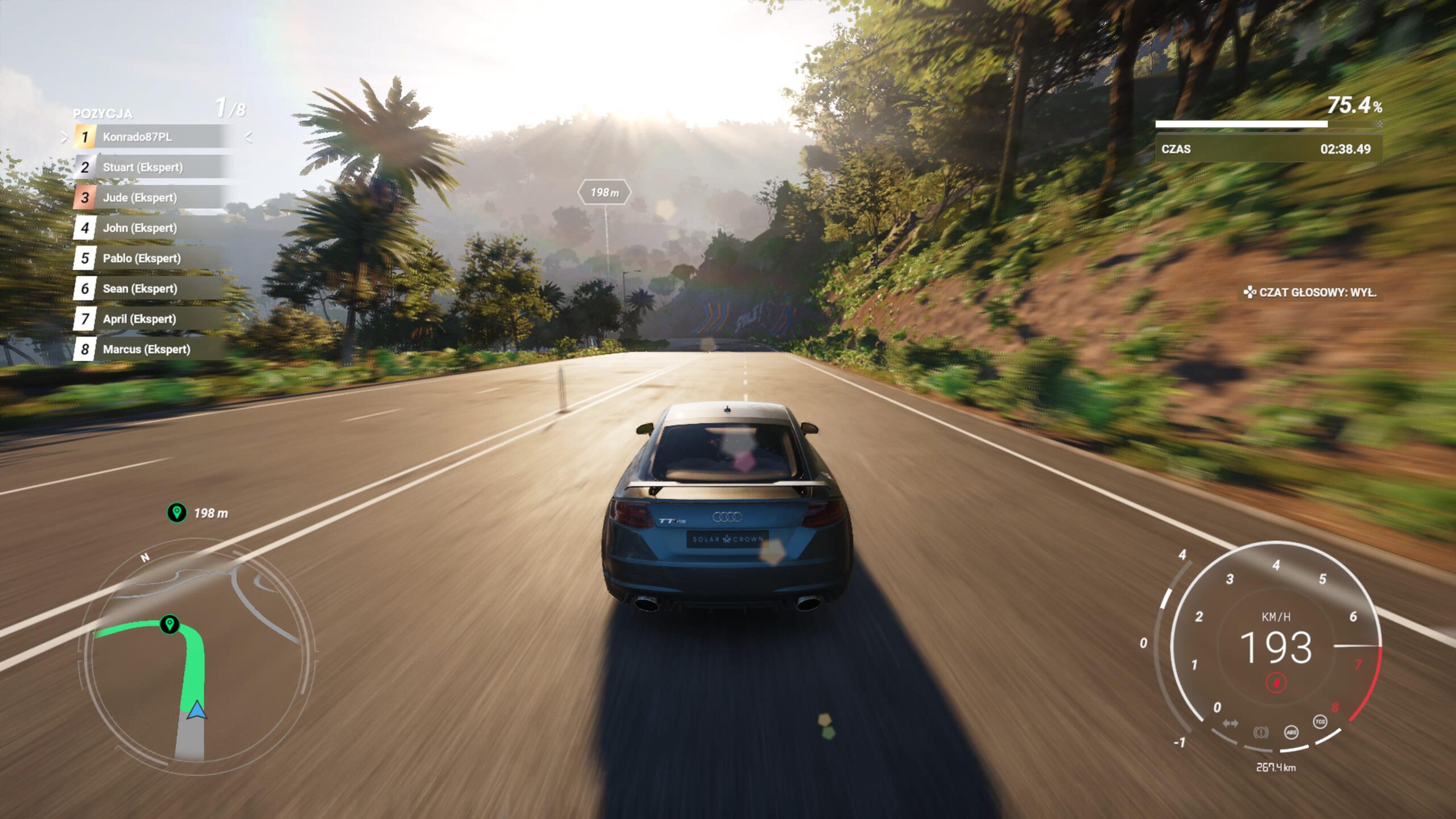Click the green waypoint distance pin icon

177,512
